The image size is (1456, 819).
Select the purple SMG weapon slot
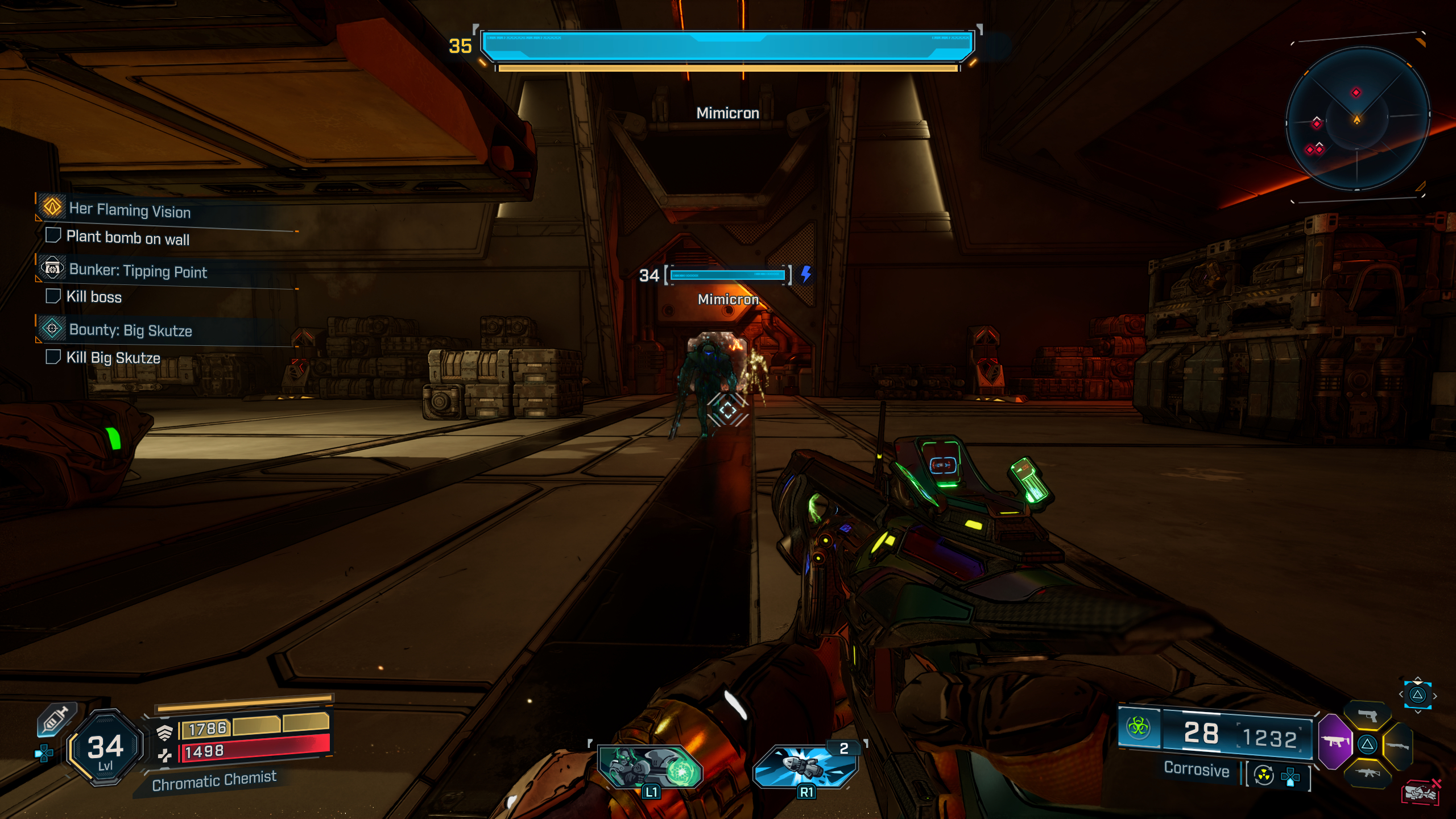point(1334,742)
